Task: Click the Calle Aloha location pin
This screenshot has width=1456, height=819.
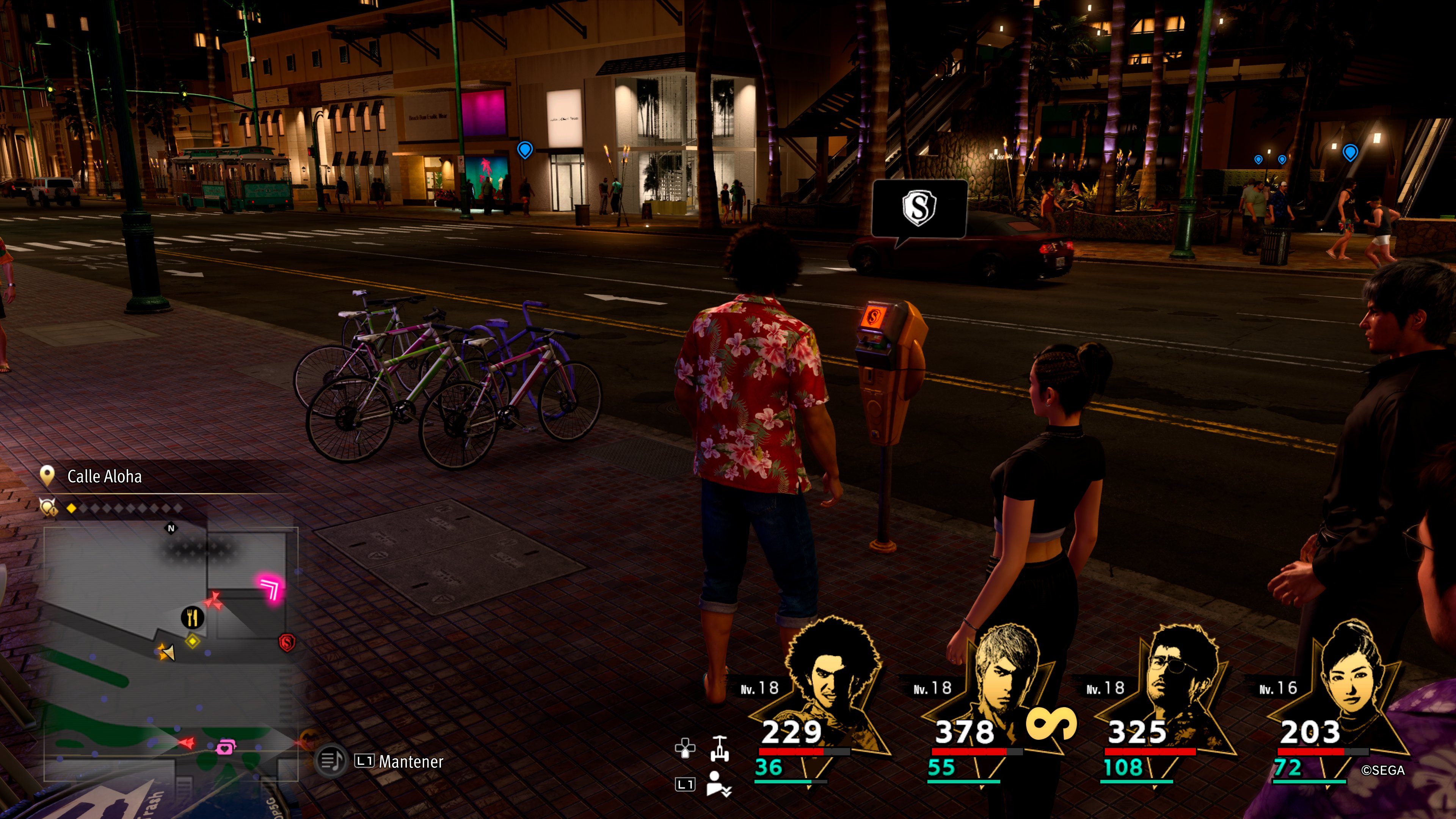Action: tap(47, 476)
